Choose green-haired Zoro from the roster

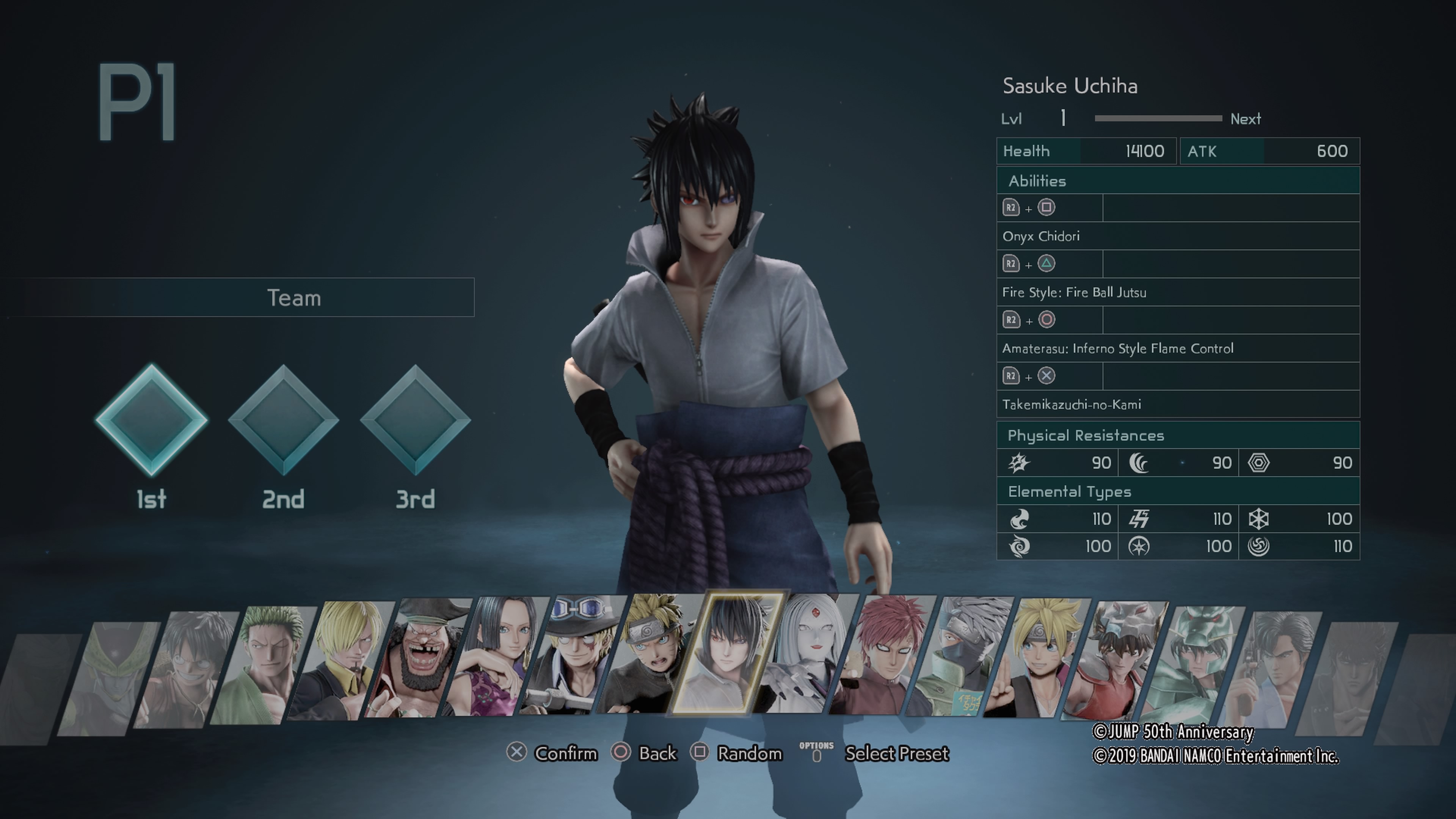264,664
